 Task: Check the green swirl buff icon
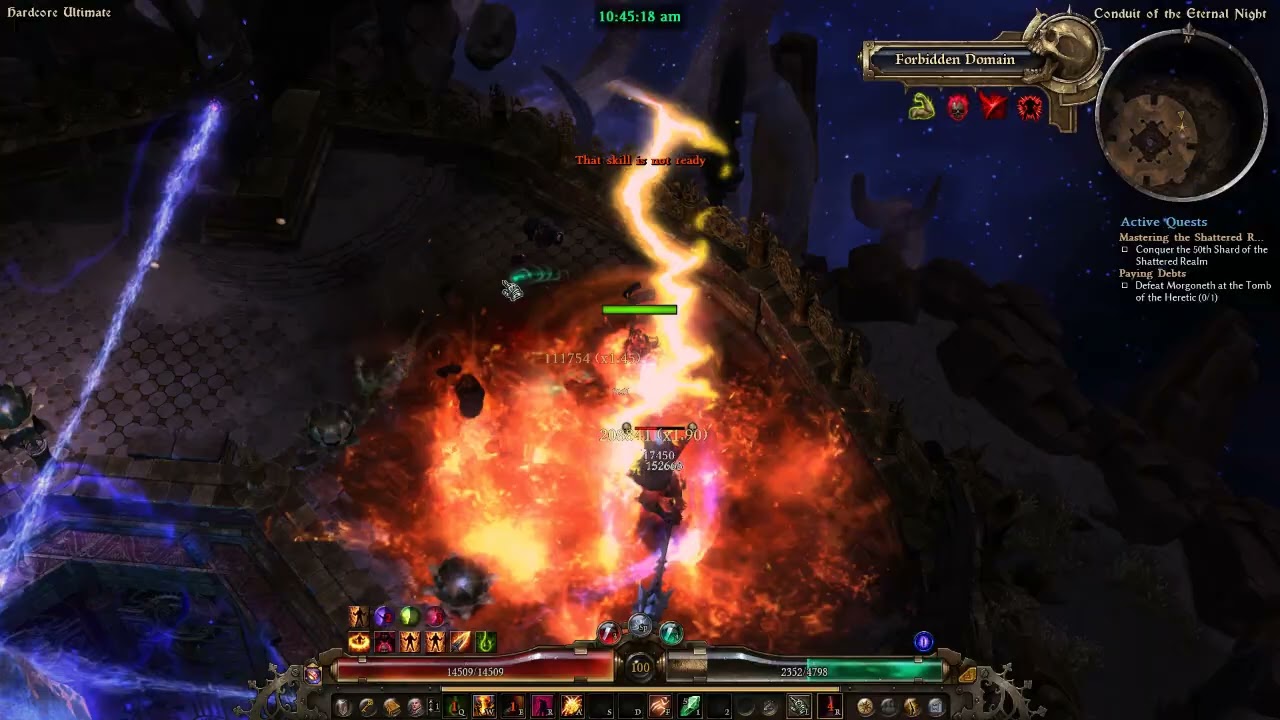pos(486,642)
